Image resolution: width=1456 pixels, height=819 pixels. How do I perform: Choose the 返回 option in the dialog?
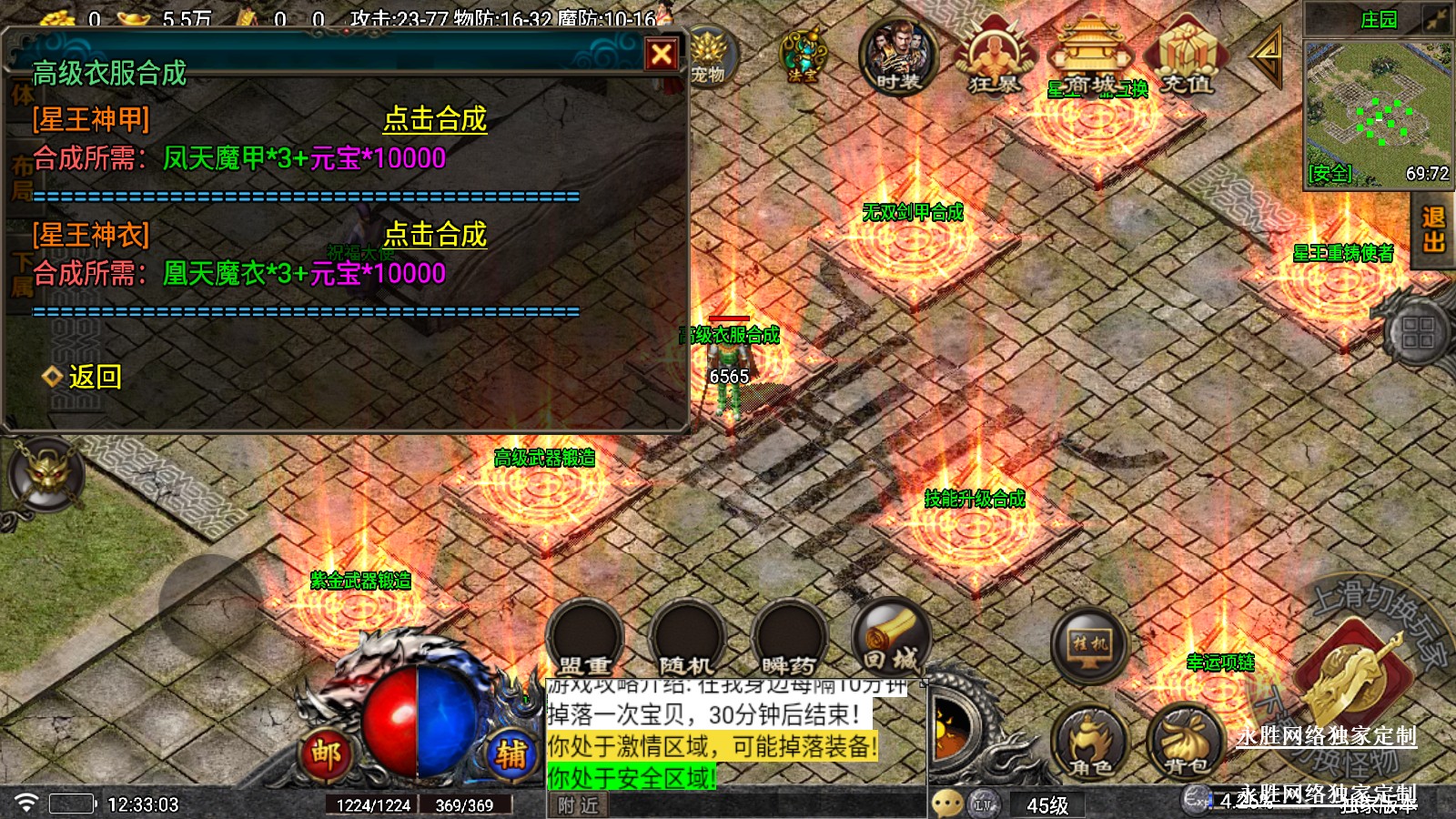point(94,377)
